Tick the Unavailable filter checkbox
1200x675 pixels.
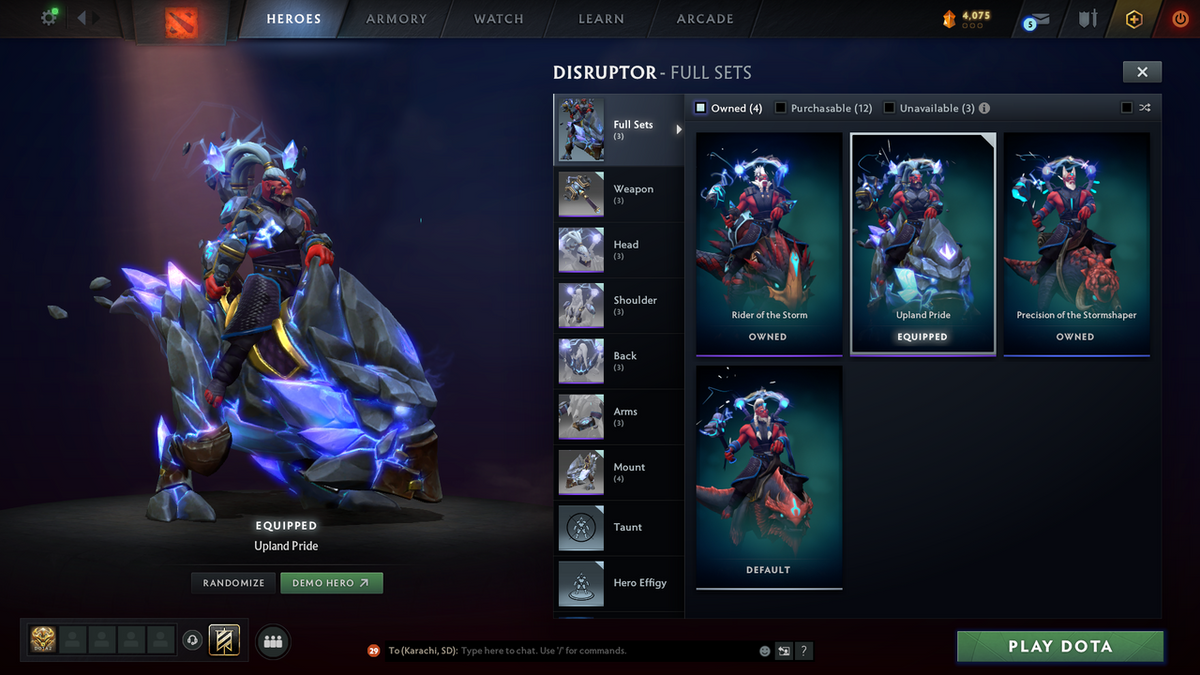coord(890,108)
